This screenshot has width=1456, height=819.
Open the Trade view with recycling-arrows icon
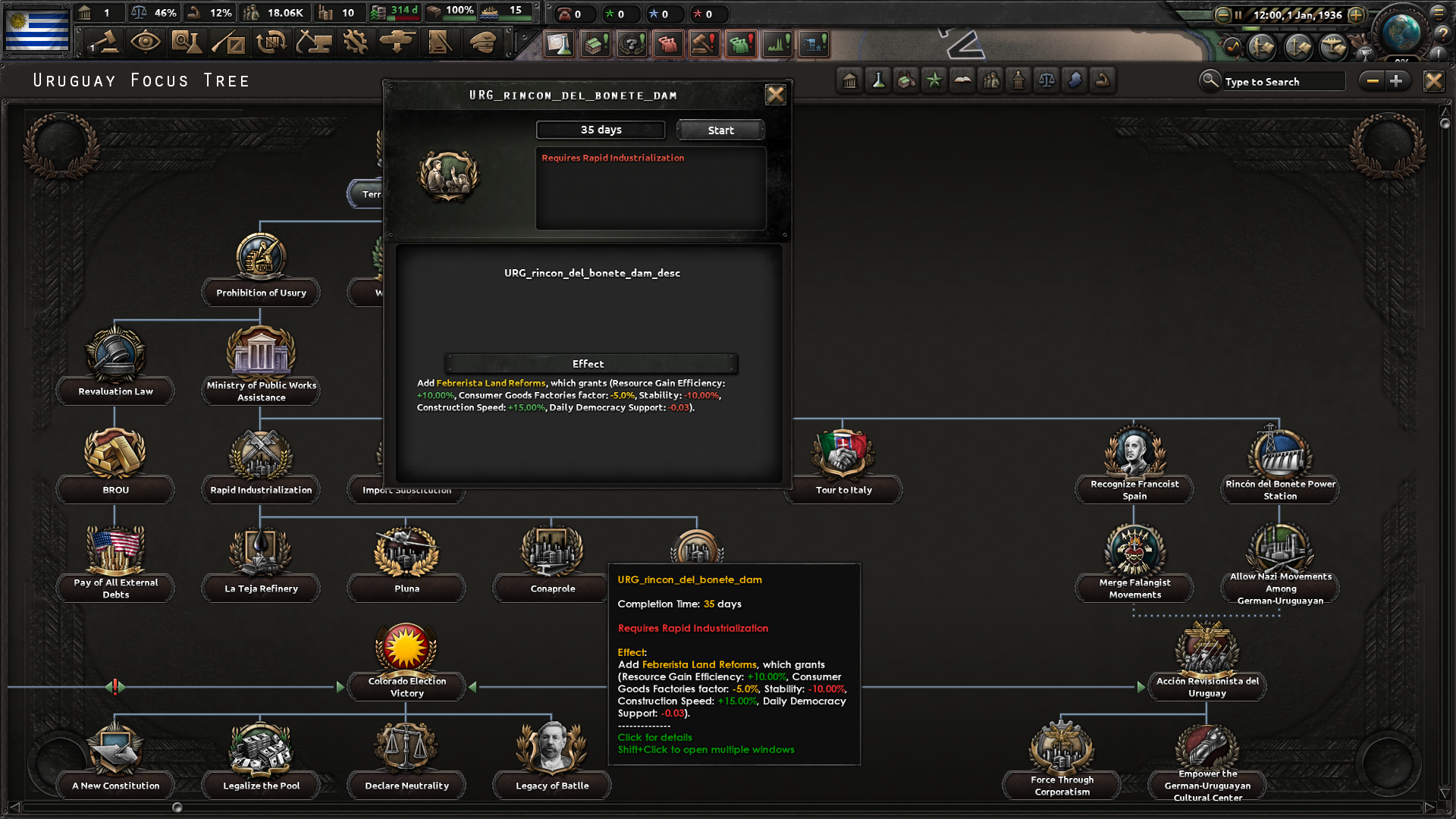pos(271,43)
